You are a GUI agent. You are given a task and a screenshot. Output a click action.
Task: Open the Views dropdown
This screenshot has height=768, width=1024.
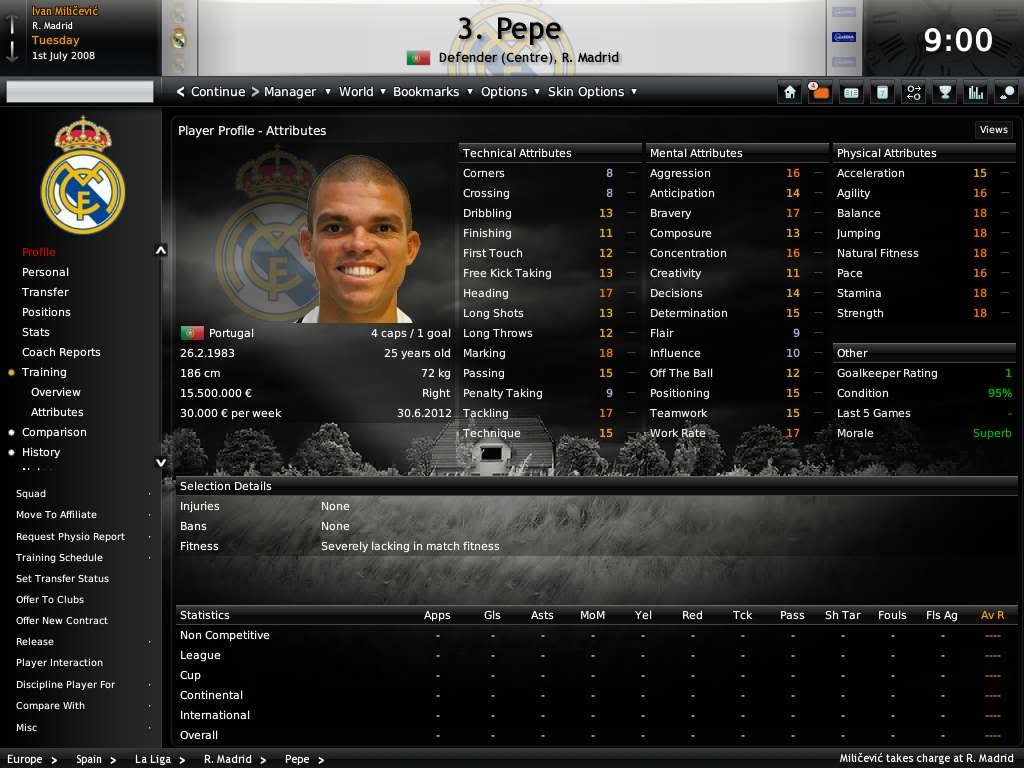pyautogui.click(x=993, y=130)
